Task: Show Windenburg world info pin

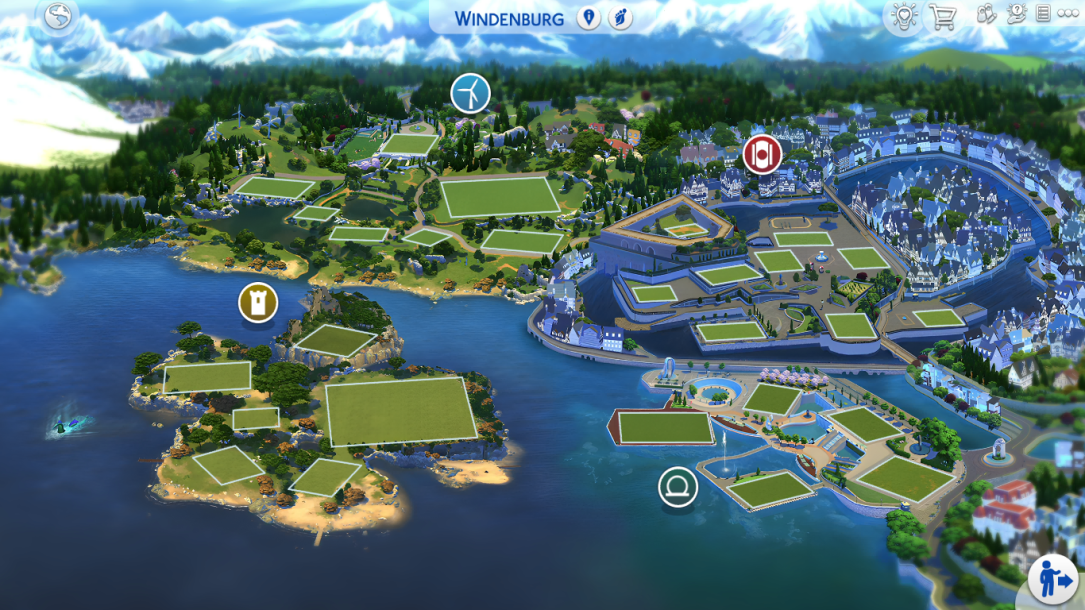Action: (589, 18)
